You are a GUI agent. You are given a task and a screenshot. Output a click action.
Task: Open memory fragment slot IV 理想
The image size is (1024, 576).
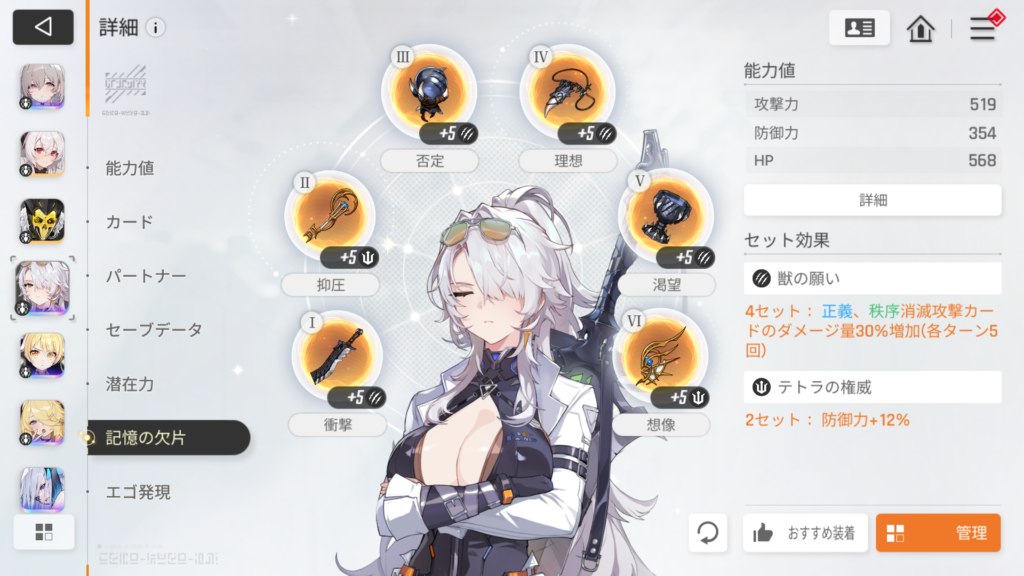[566, 91]
